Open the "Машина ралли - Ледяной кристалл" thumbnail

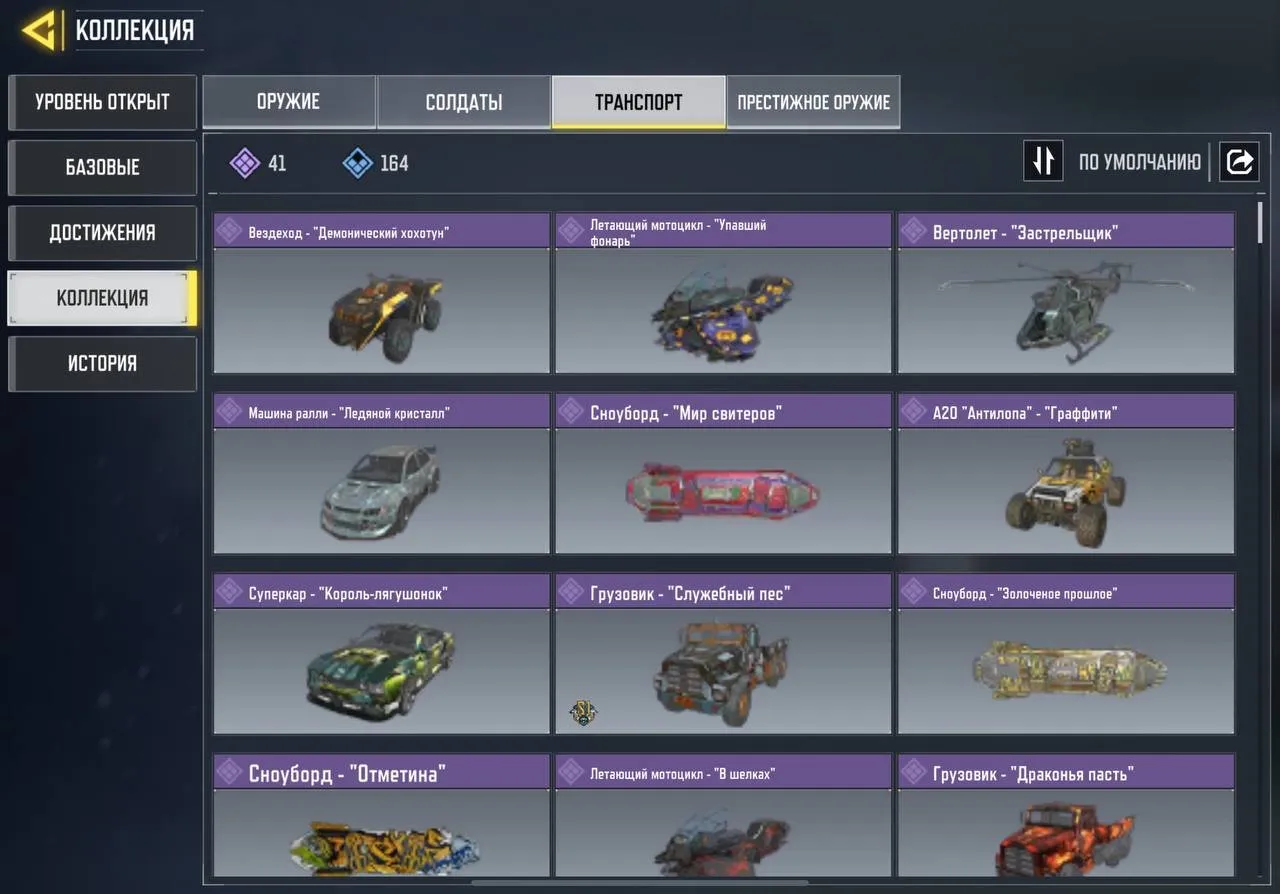tap(380, 490)
